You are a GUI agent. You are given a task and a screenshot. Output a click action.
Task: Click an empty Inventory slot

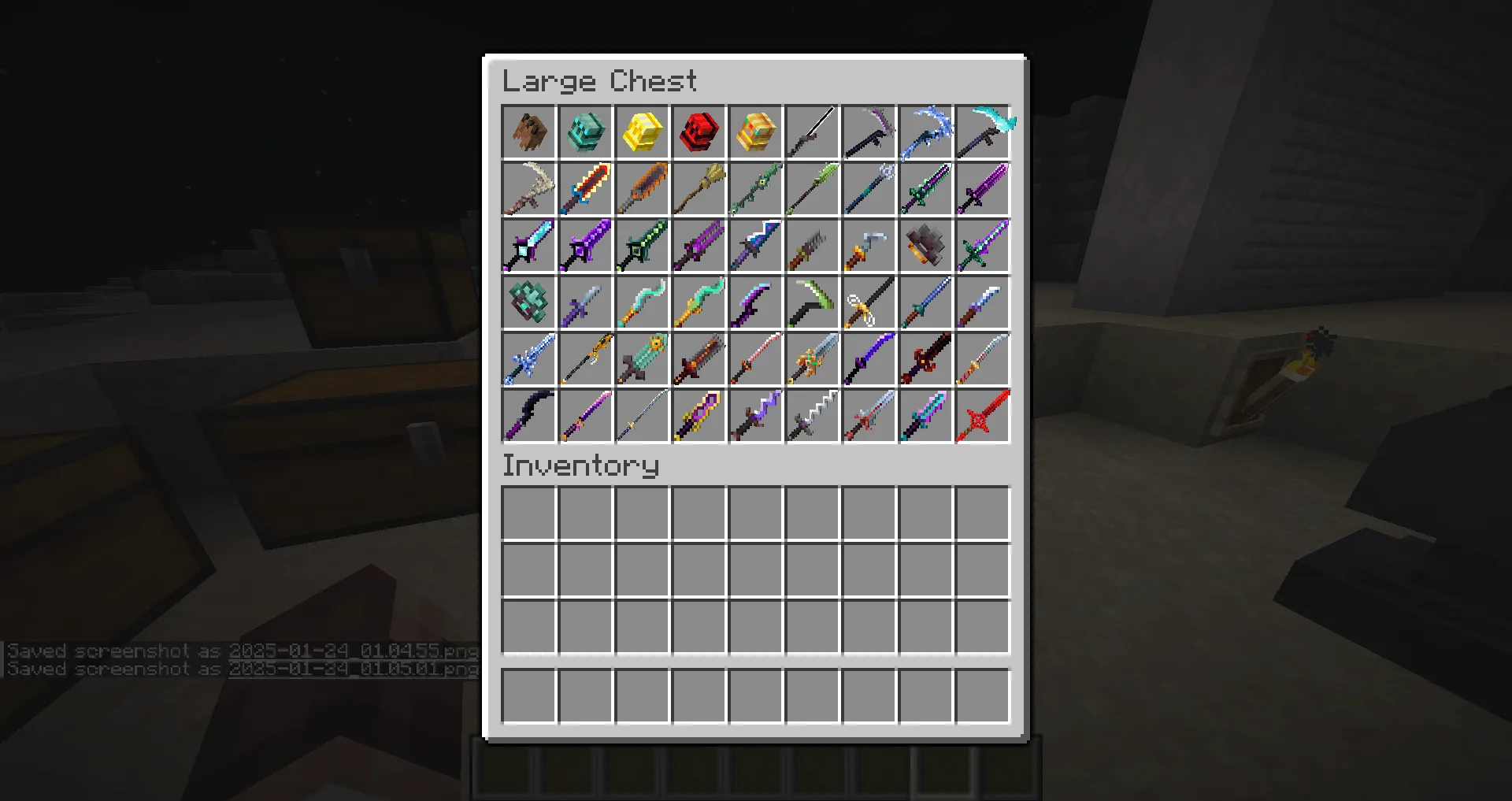[528, 513]
